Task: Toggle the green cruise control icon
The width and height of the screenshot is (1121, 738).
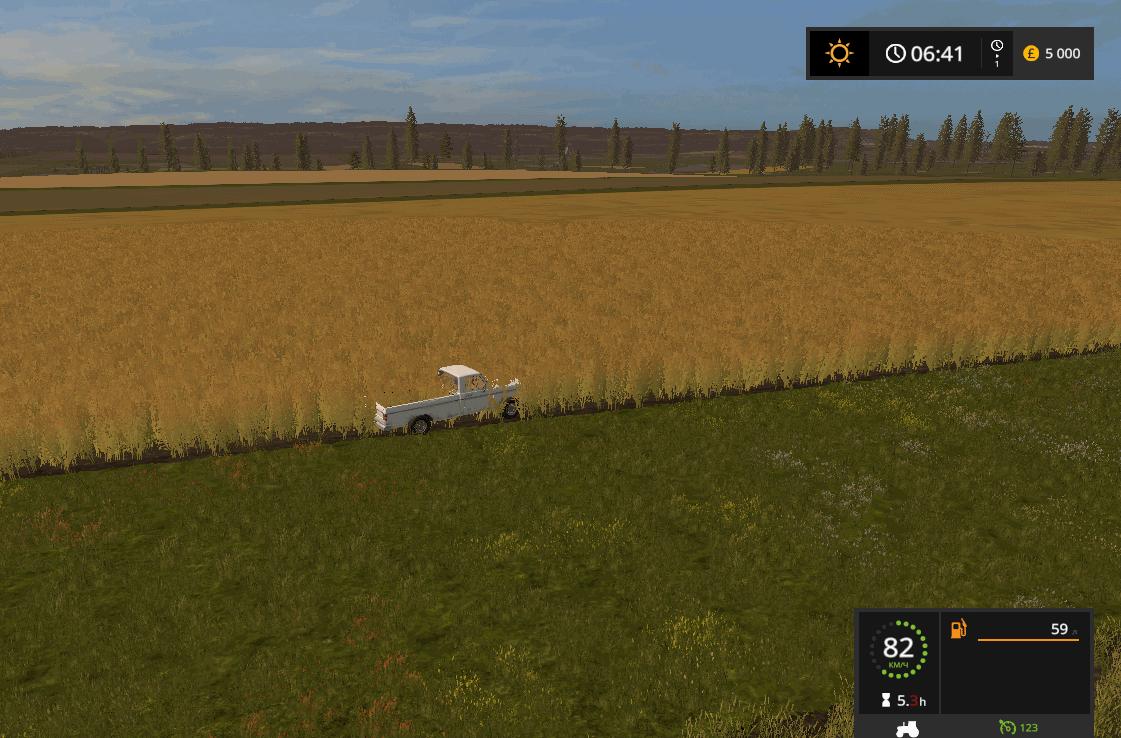Action: (x=1007, y=728)
